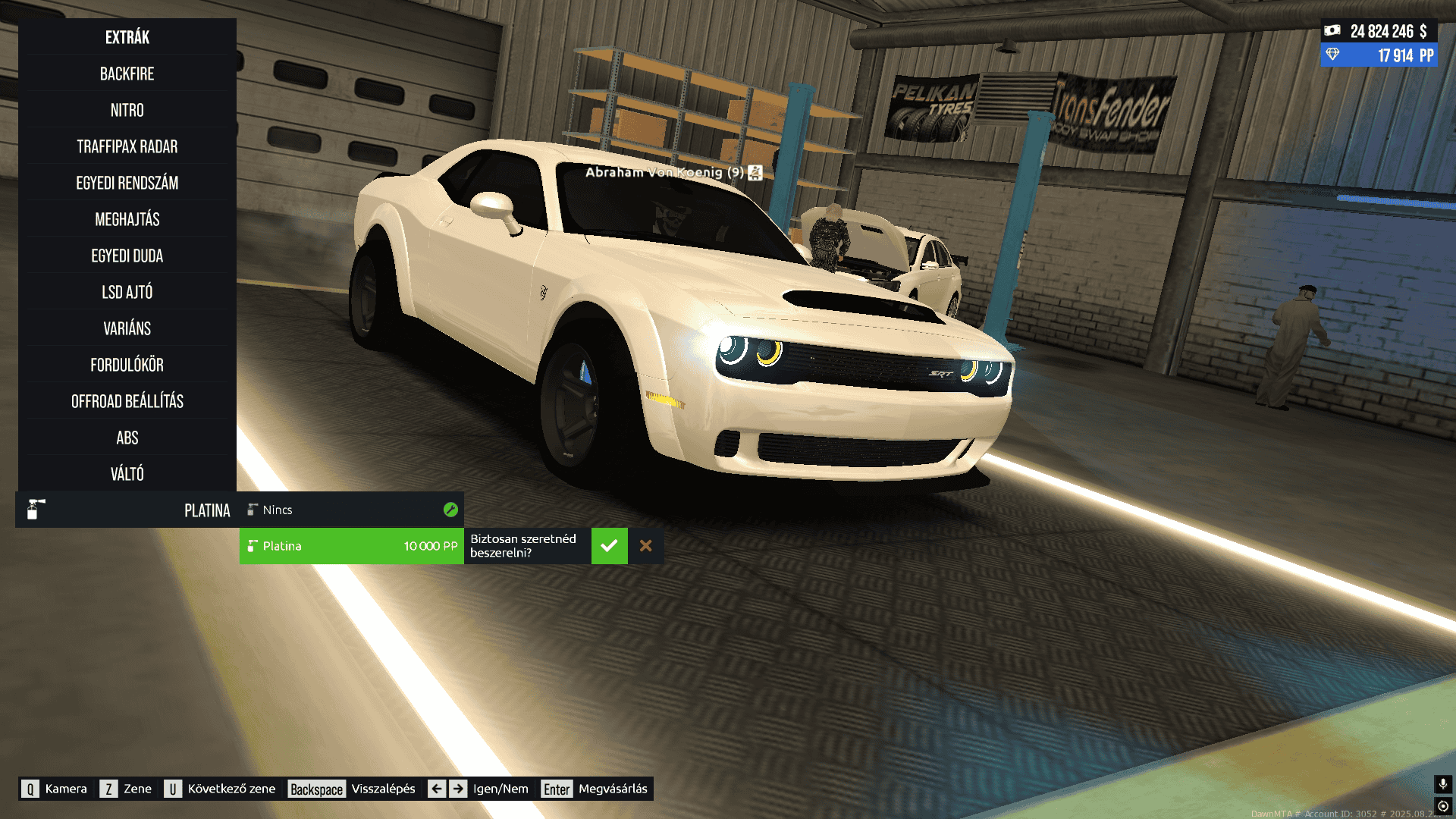Click the Extrák menu header
The image size is (1456, 819).
click(x=127, y=37)
